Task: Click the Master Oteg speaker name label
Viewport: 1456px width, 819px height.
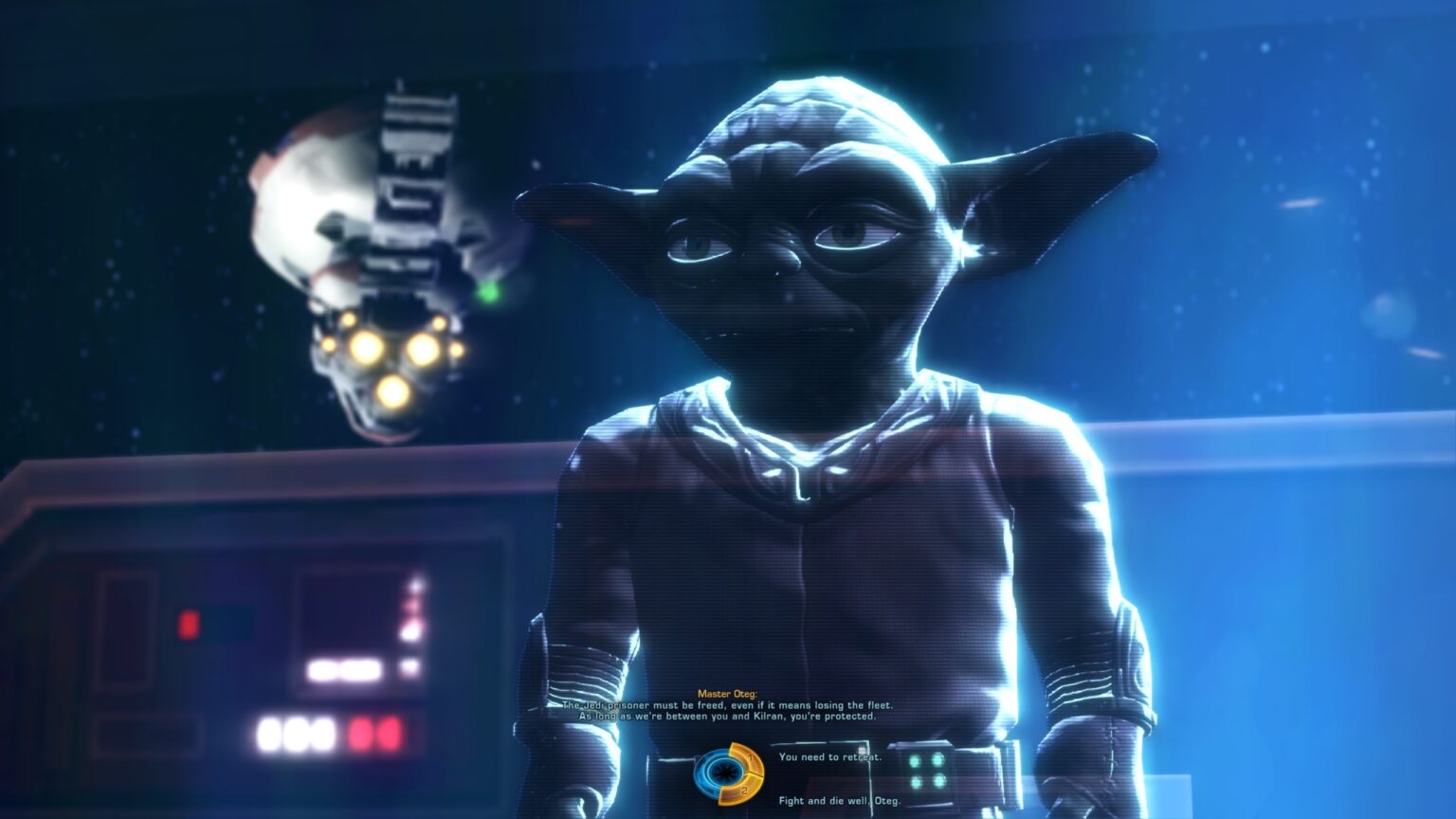Action: click(x=728, y=694)
